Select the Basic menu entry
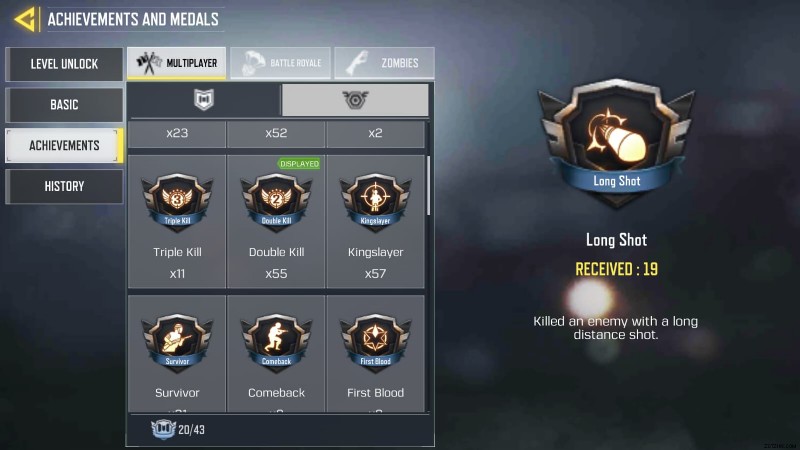The height and width of the screenshot is (450, 800). (x=64, y=104)
